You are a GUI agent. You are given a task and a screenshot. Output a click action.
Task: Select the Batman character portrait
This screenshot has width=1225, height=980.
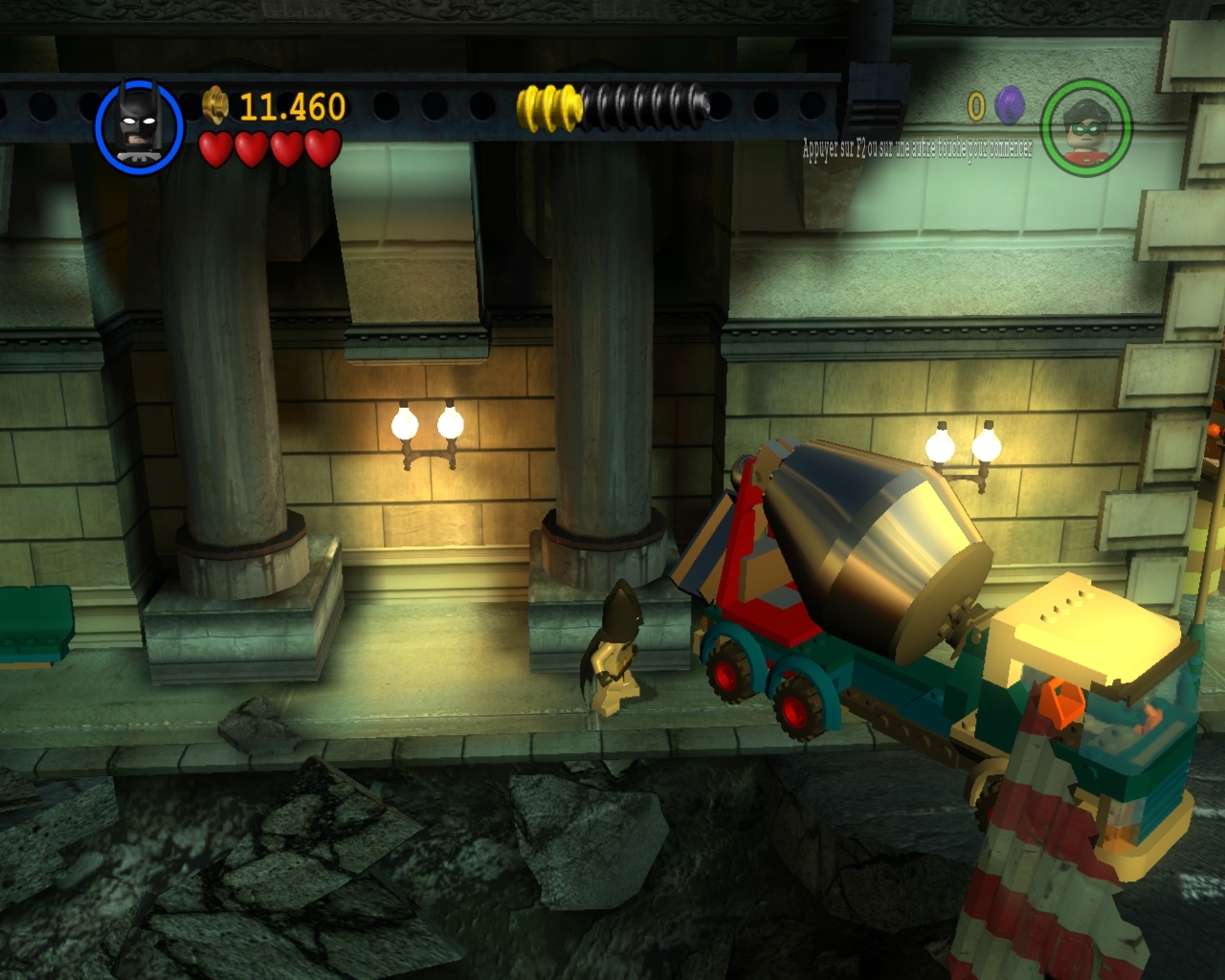tap(139, 127)
